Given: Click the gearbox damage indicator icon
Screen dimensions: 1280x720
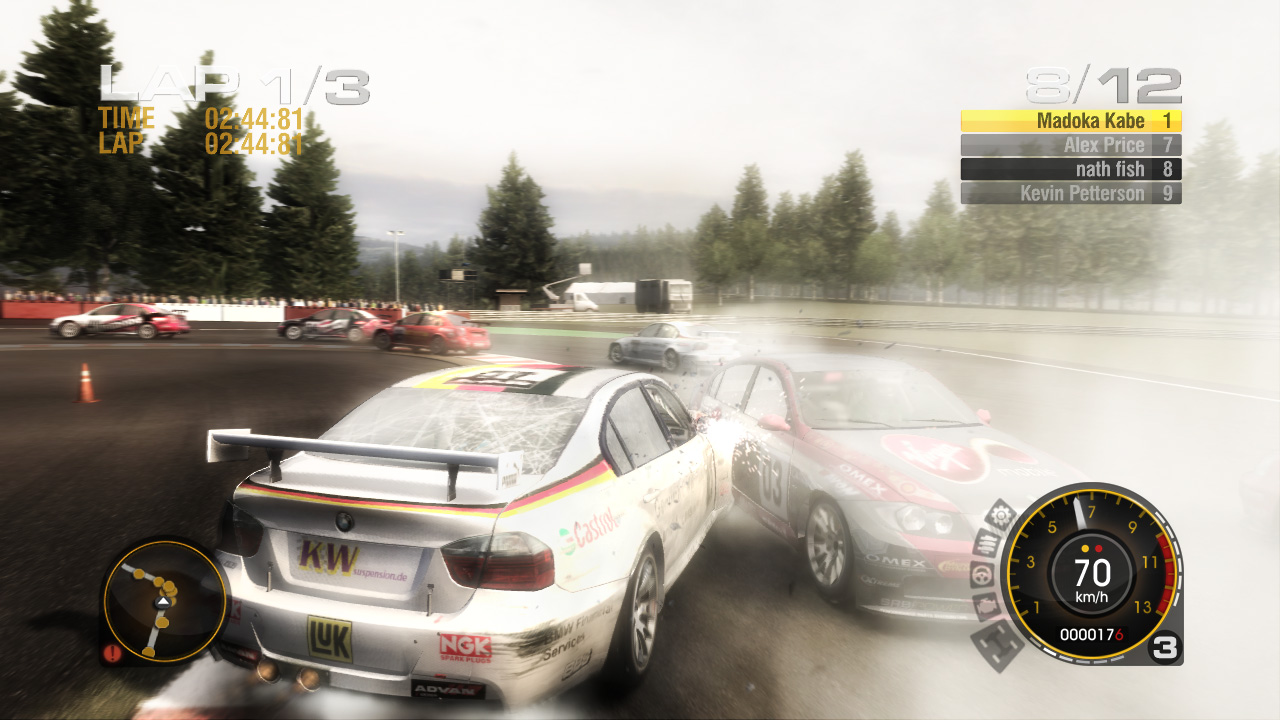Looking at the screenshot, I should coord(1000,513).
